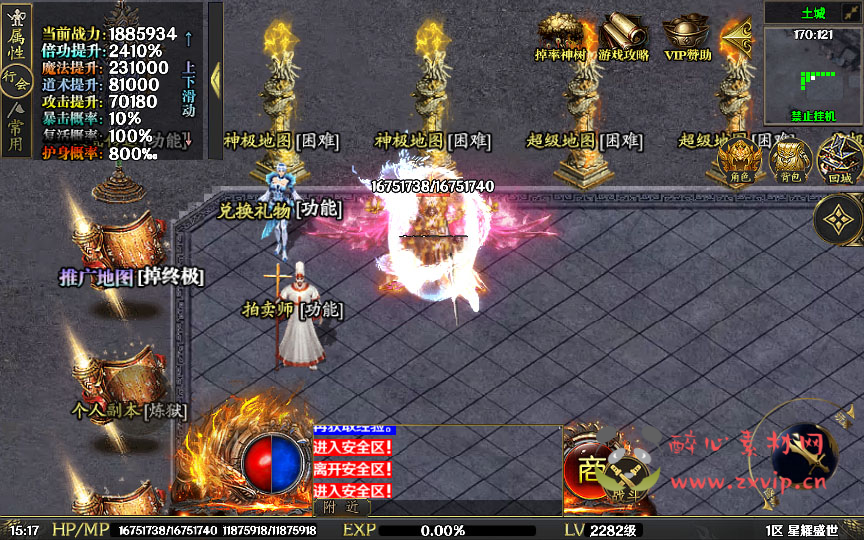Collapse the top icon row with the gold arrow
This screenshot has height=540, width=864.
coord(737,37)
